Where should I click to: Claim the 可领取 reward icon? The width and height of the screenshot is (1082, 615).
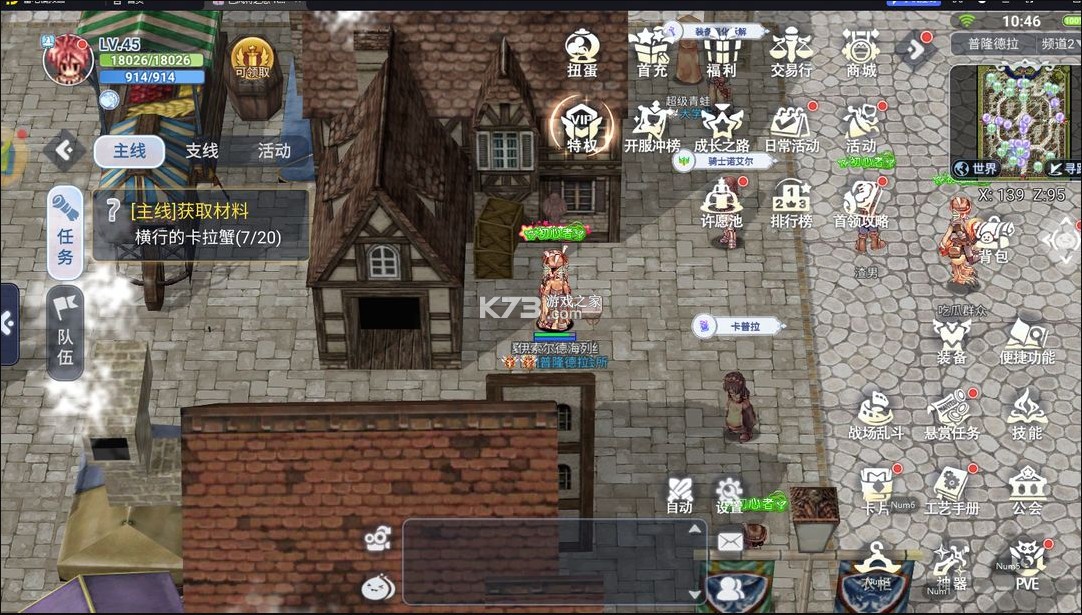(x=251, y=59)
